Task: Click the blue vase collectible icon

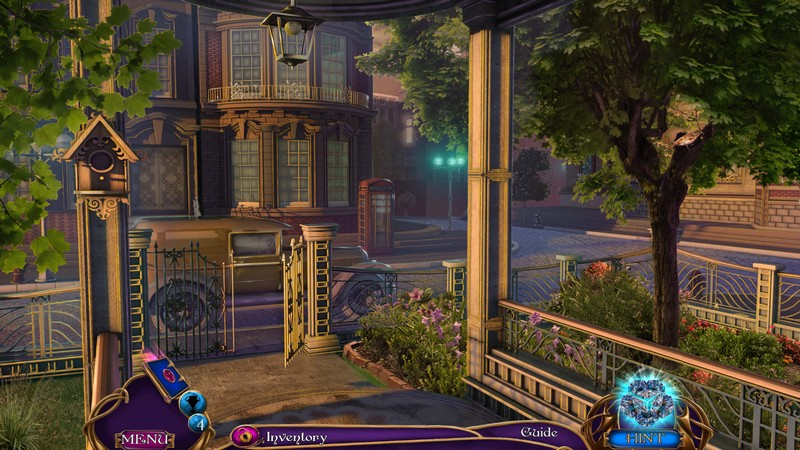Action: (x=194, y=401)
